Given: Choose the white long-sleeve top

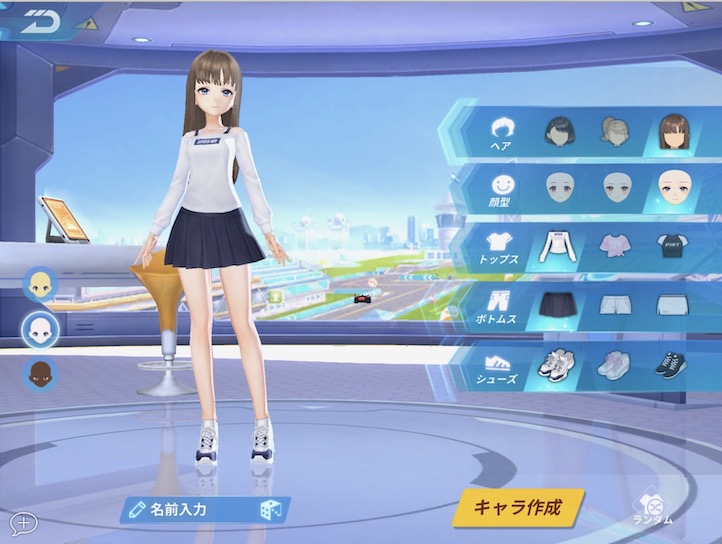Looking at the screenshot, I should tap(558, 244).
